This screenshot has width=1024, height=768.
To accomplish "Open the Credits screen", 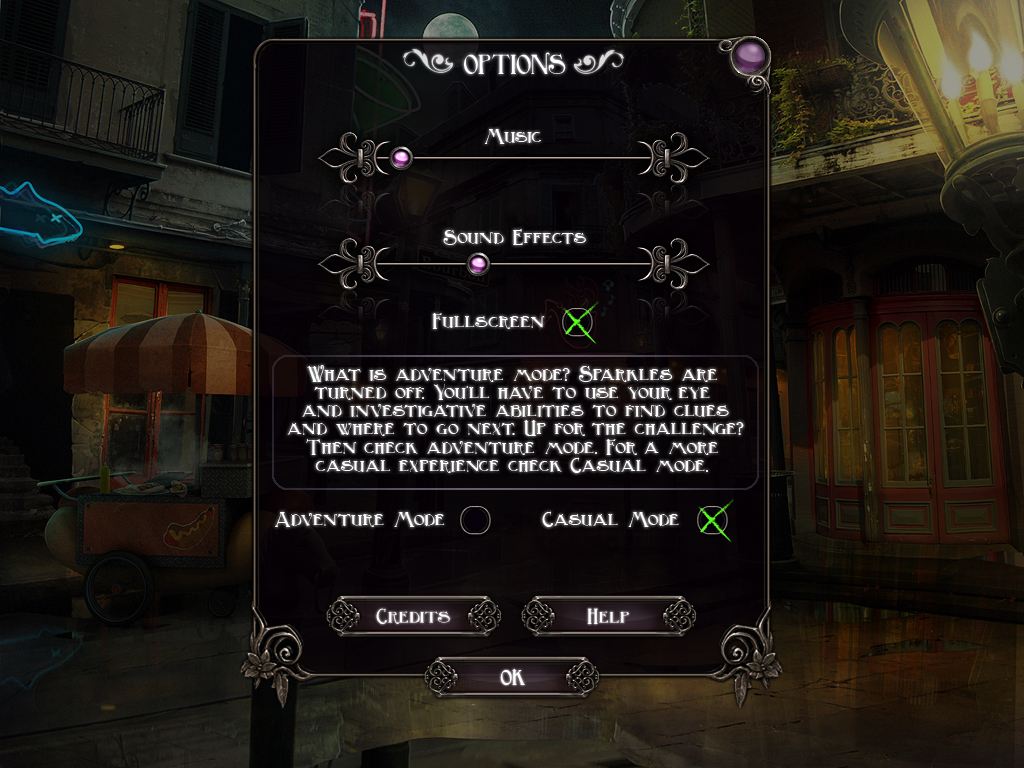I will 413,616.
